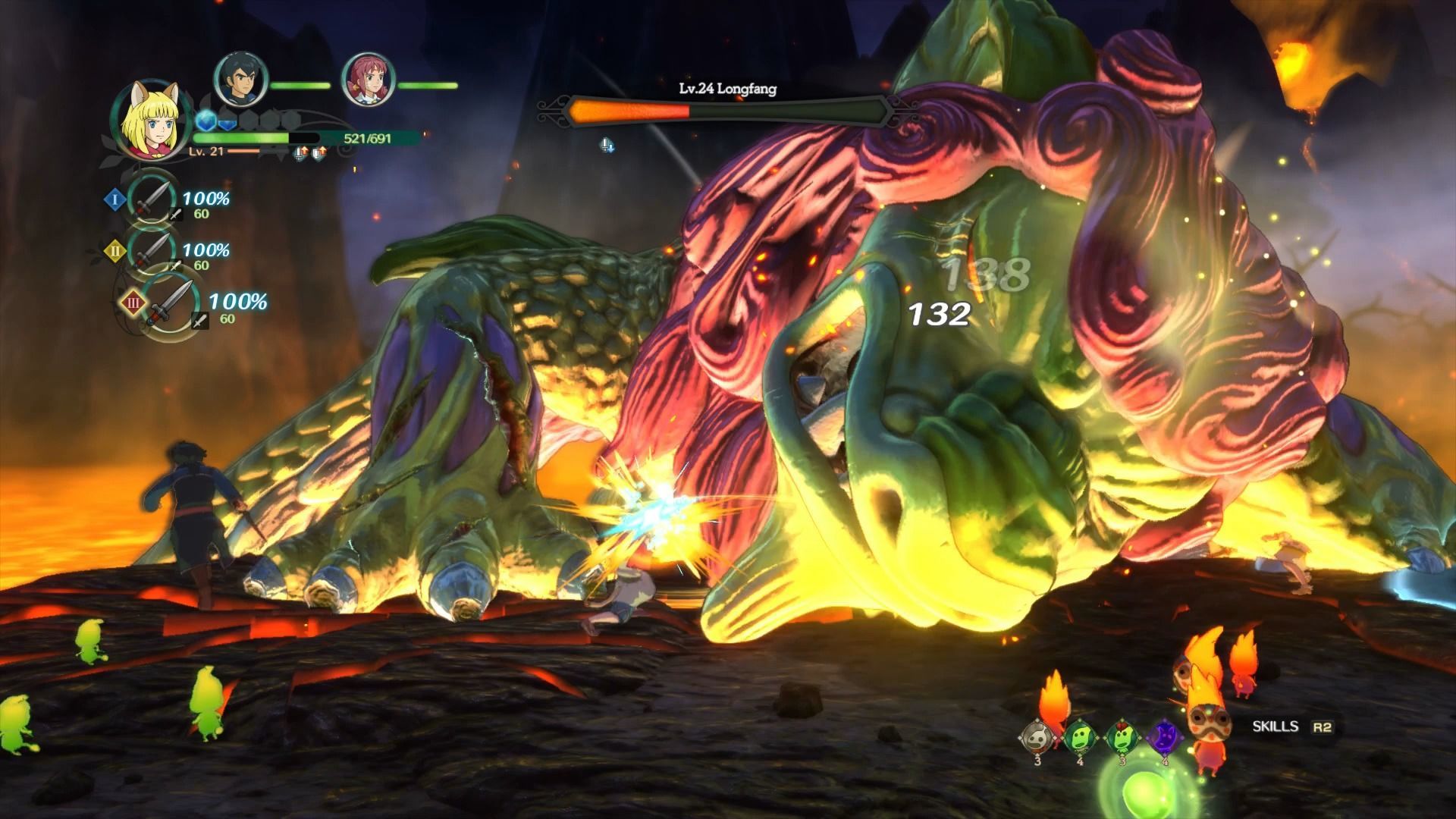Equip the sword in weapon slot II
1456x819 pixels.
(x=152, y=250)
